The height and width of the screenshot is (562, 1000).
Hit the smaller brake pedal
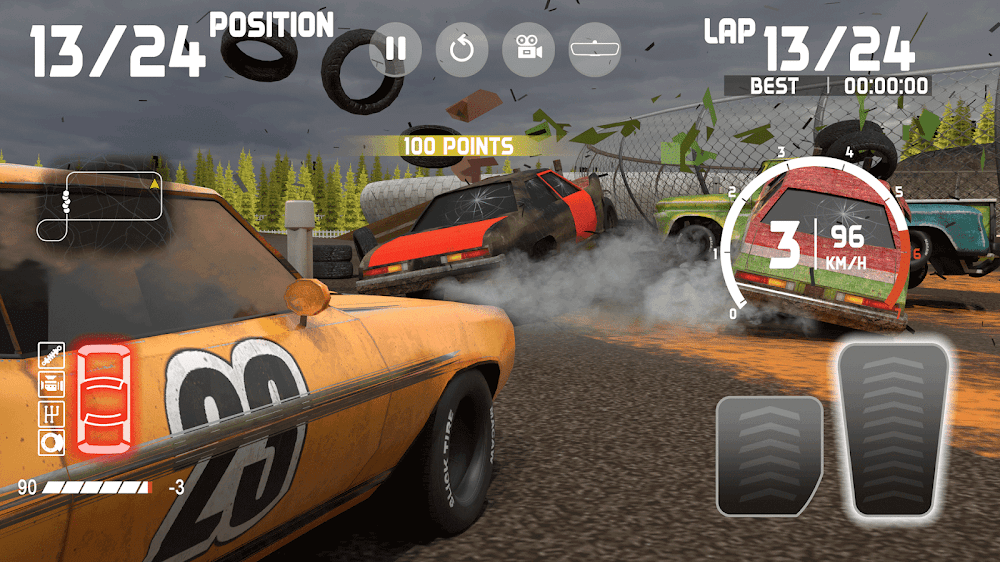769,455
